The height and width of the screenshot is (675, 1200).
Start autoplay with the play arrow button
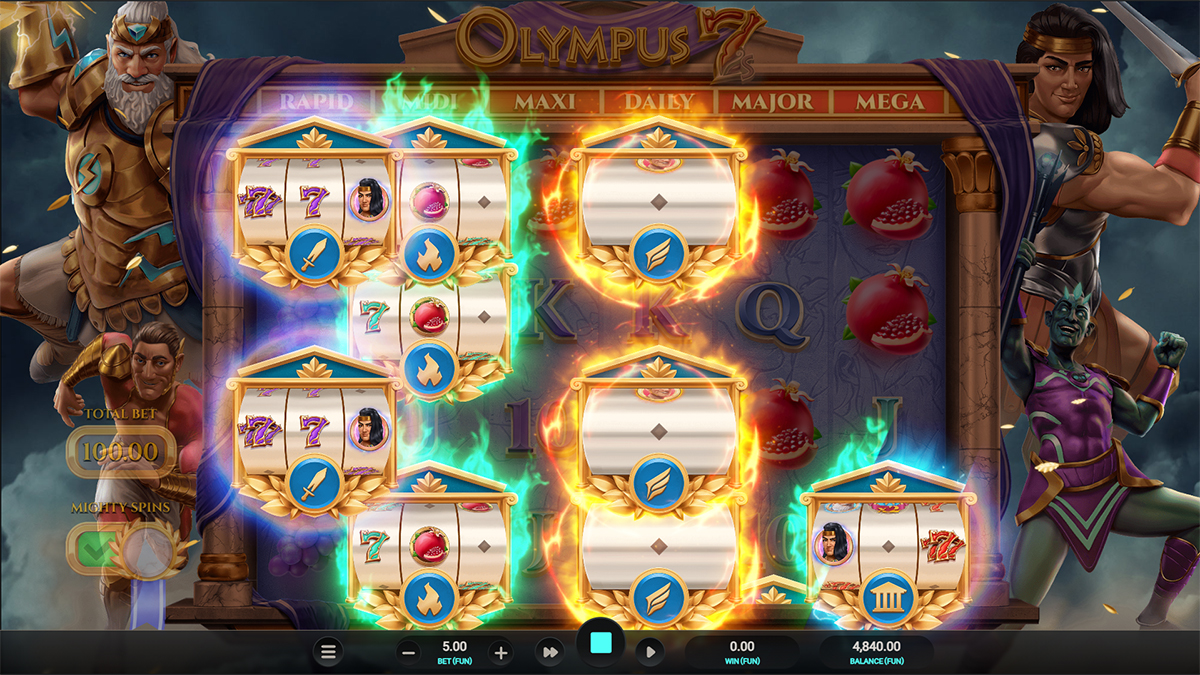[650, 652]
